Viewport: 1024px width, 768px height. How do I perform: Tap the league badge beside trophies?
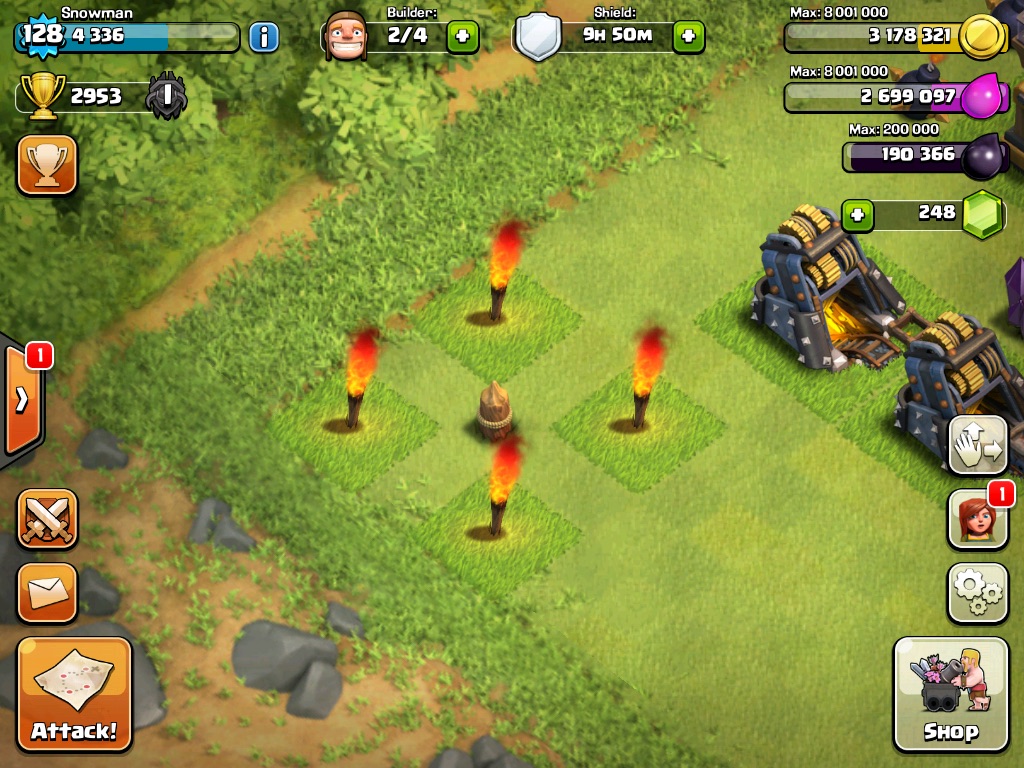coord(165,97)
